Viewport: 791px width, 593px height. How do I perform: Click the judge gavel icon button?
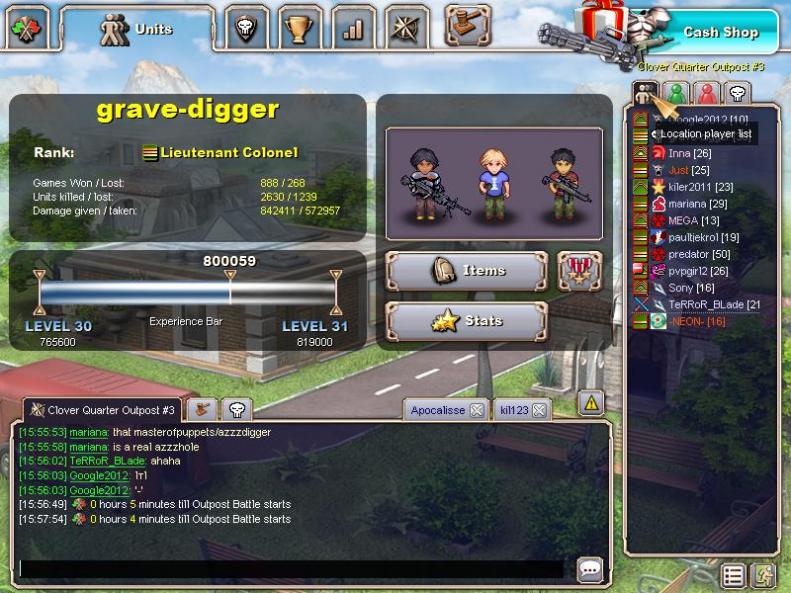tap(467, 24)
